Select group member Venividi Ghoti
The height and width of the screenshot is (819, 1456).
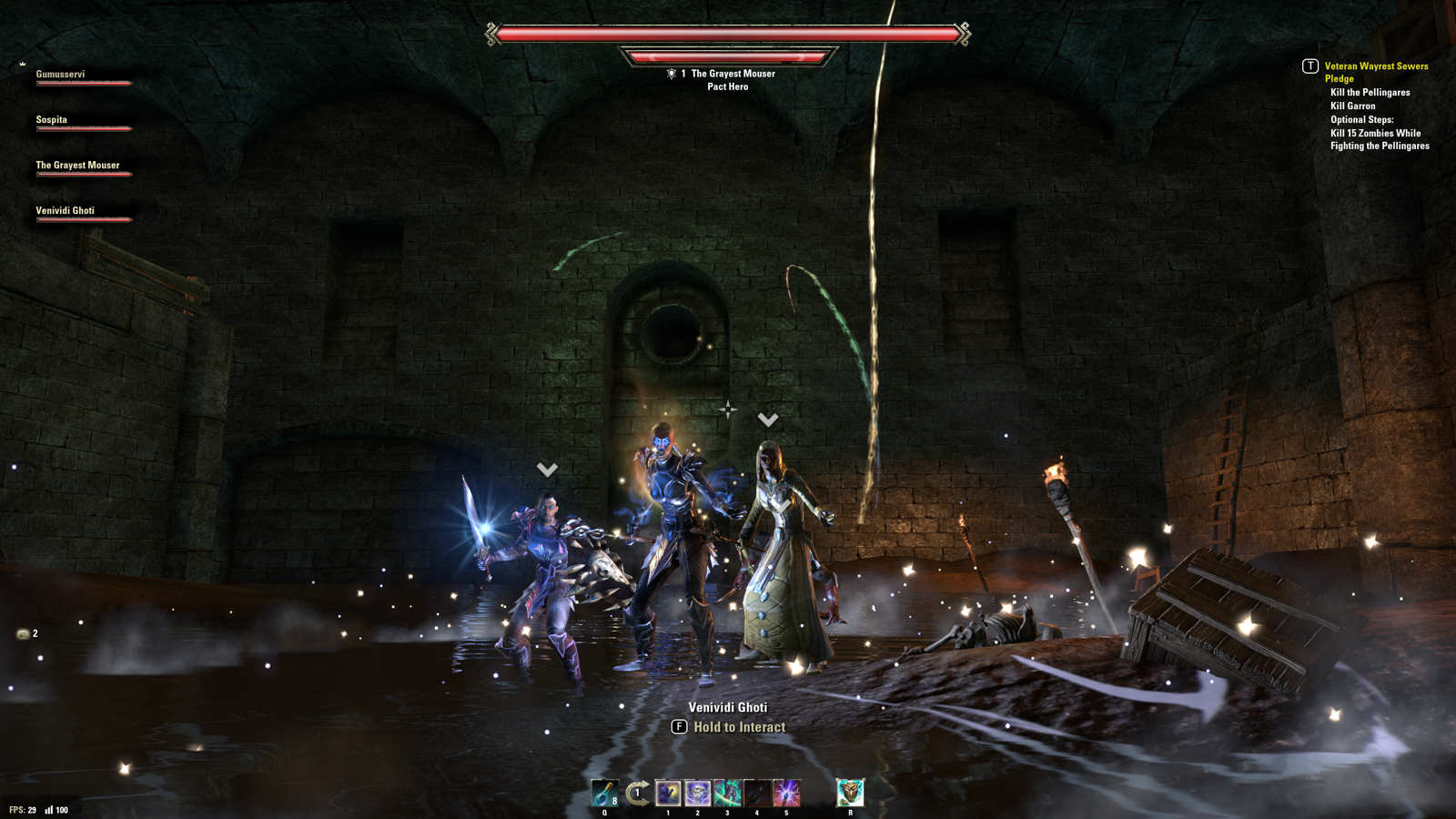pos(66,211)
